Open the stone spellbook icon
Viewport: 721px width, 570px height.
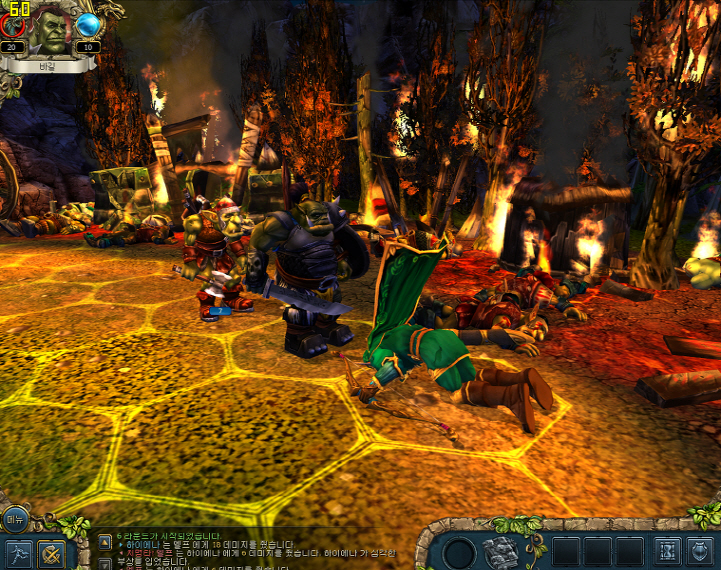[500, 551]
